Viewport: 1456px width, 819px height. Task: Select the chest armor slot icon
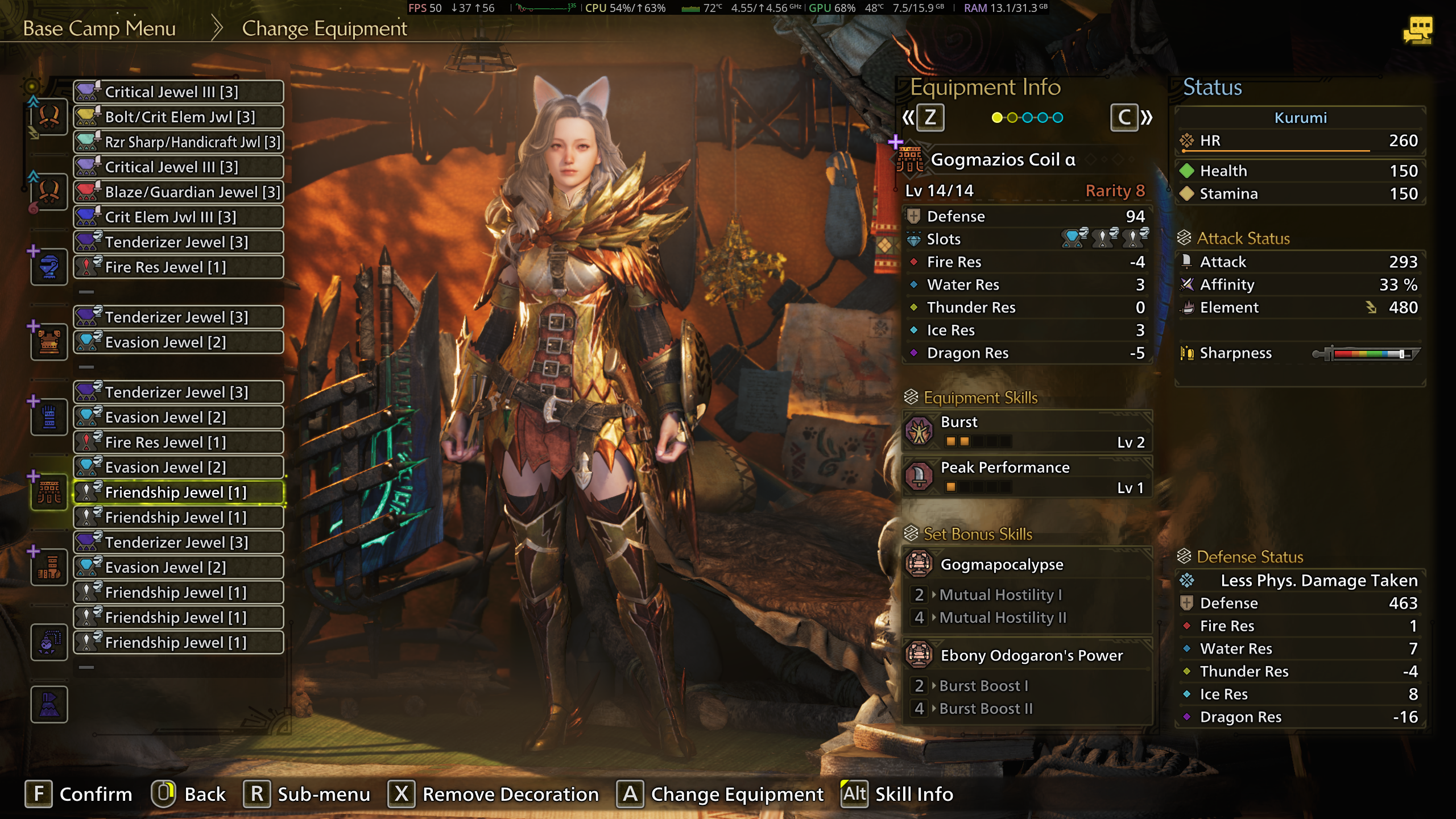coord(49,342)
